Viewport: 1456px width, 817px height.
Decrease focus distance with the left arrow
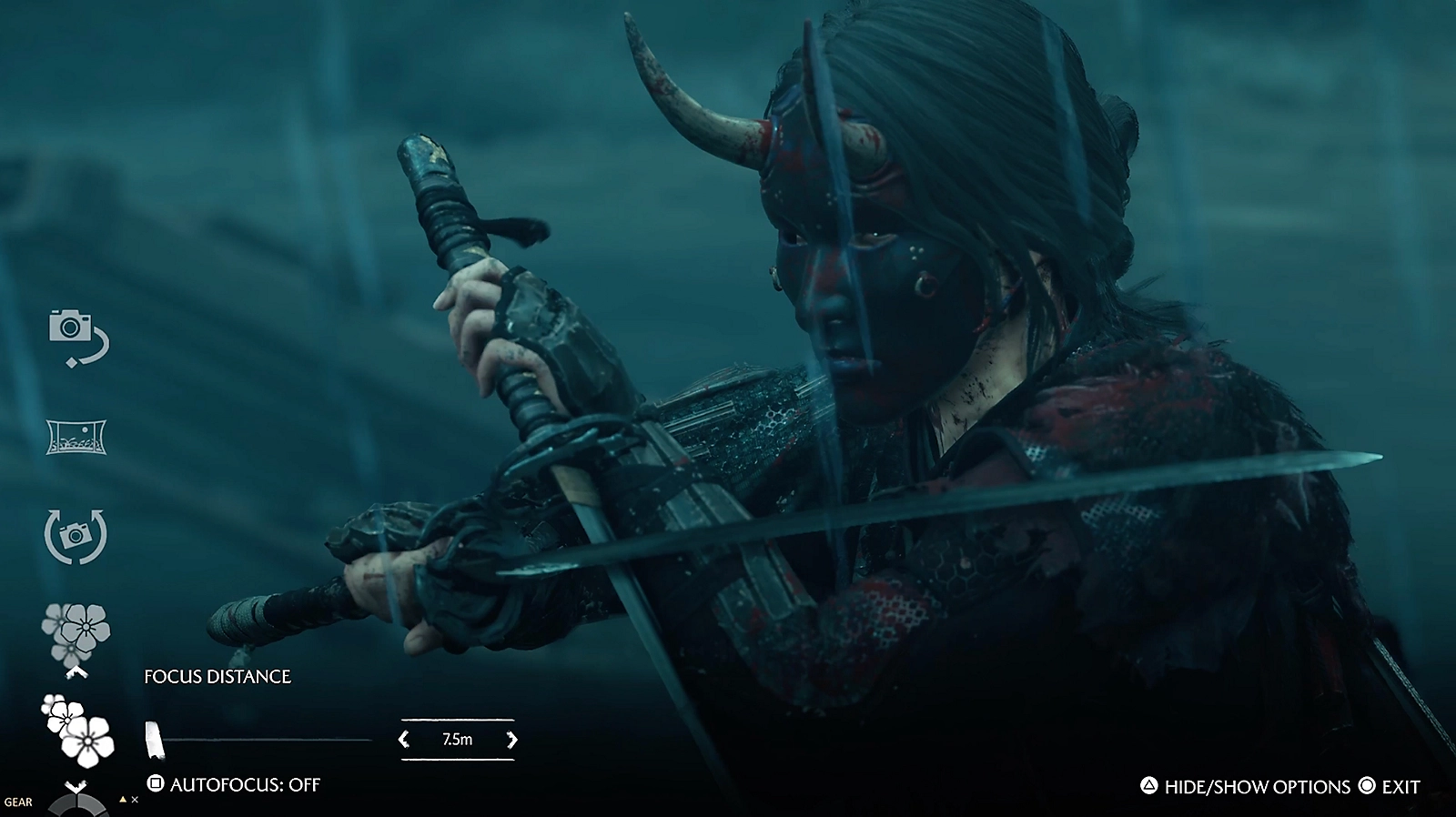[405, 740]
